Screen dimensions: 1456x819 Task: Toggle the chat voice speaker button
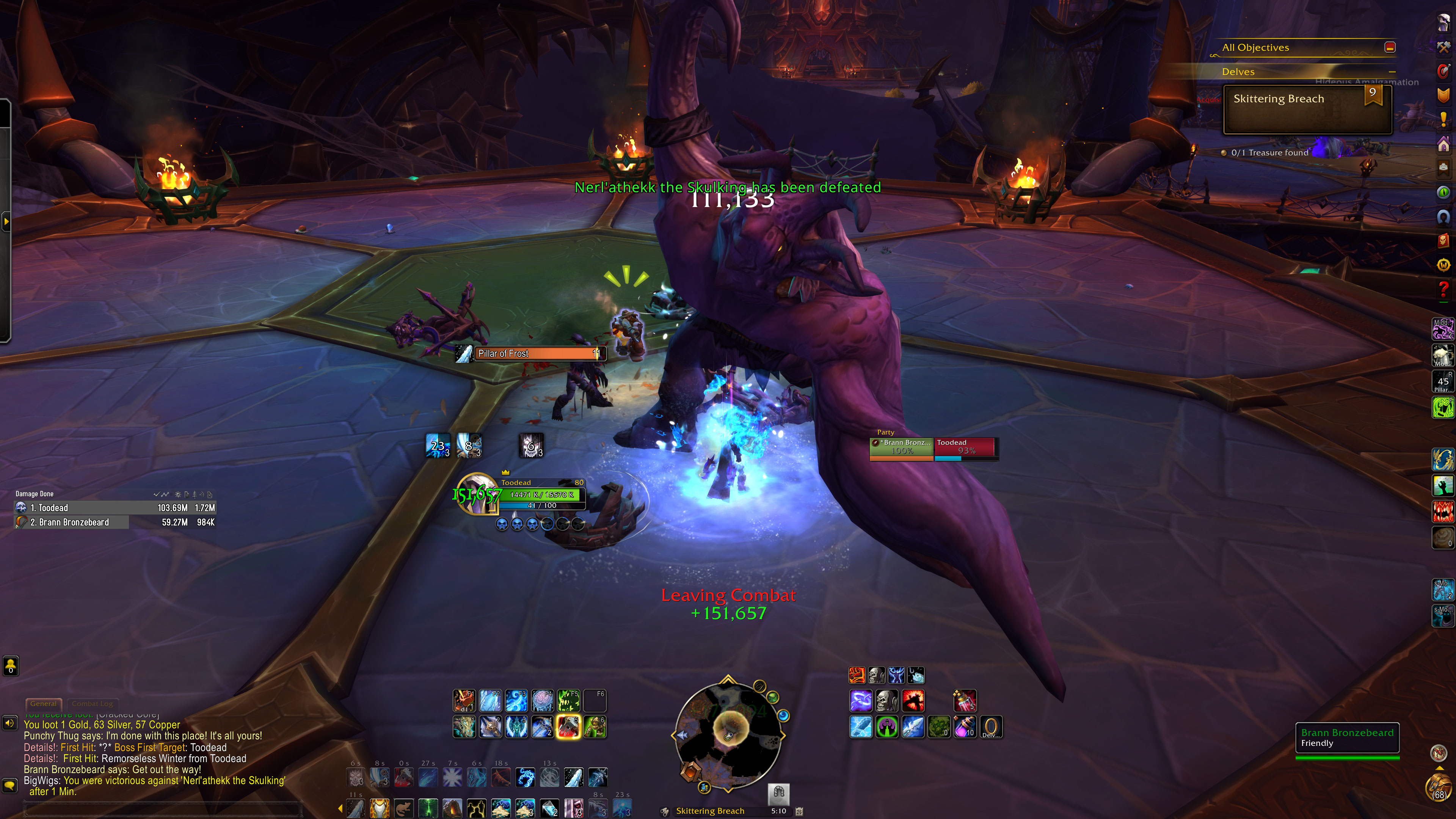pos(10,723)
